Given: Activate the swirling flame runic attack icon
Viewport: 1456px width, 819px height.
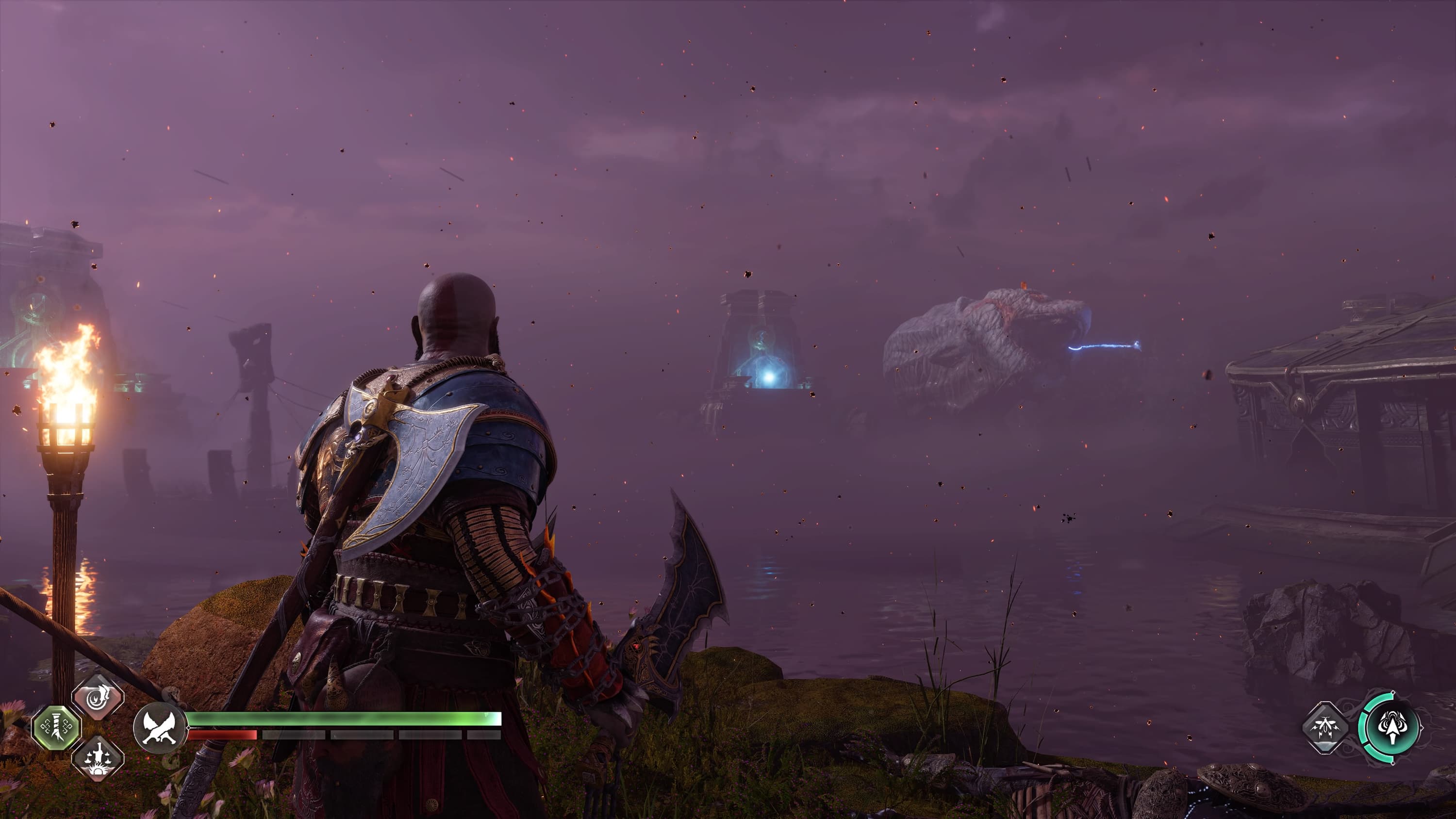Looking at the screenshot, I should point(98,697).
